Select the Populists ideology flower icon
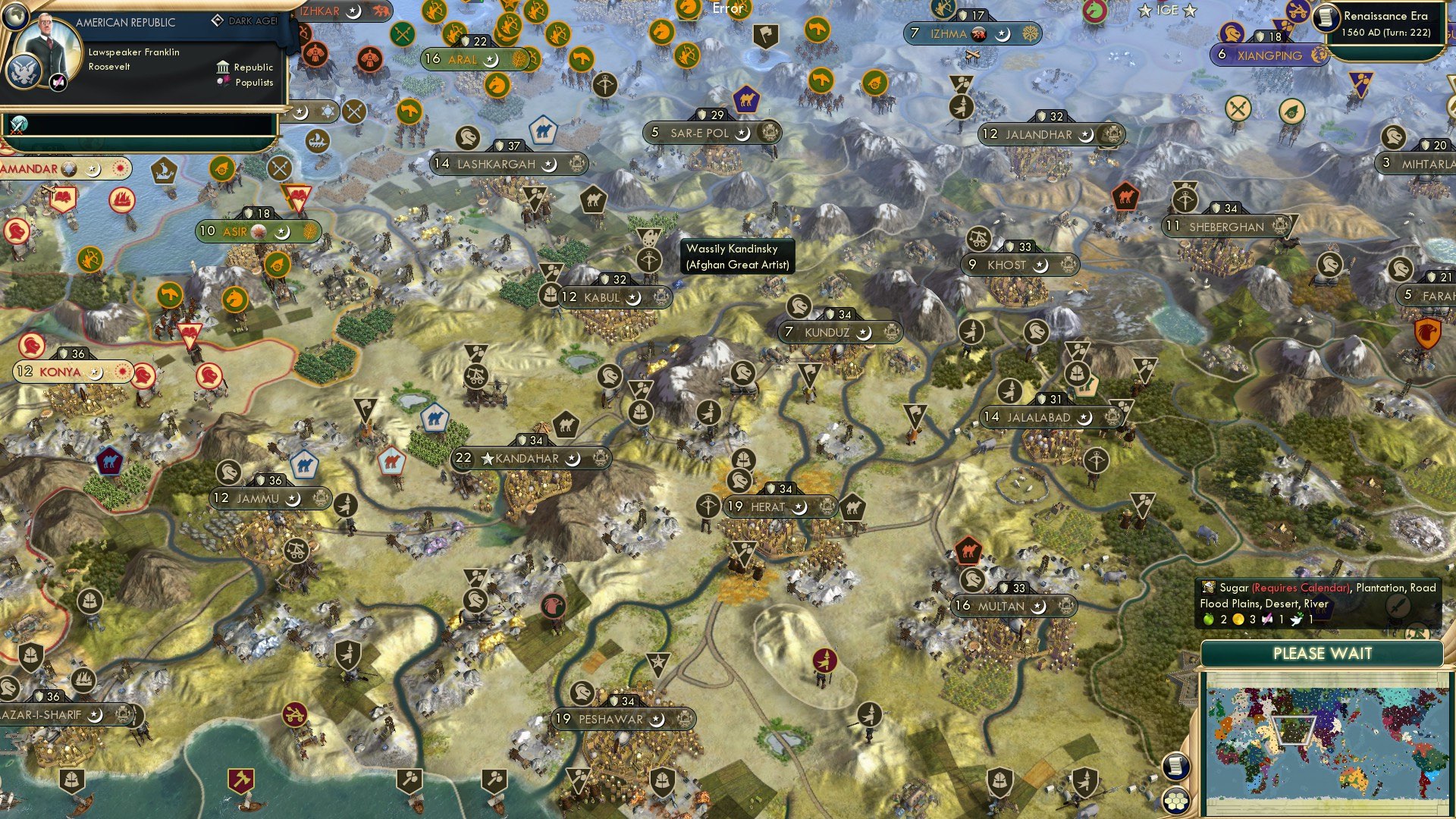 (222, 82)
